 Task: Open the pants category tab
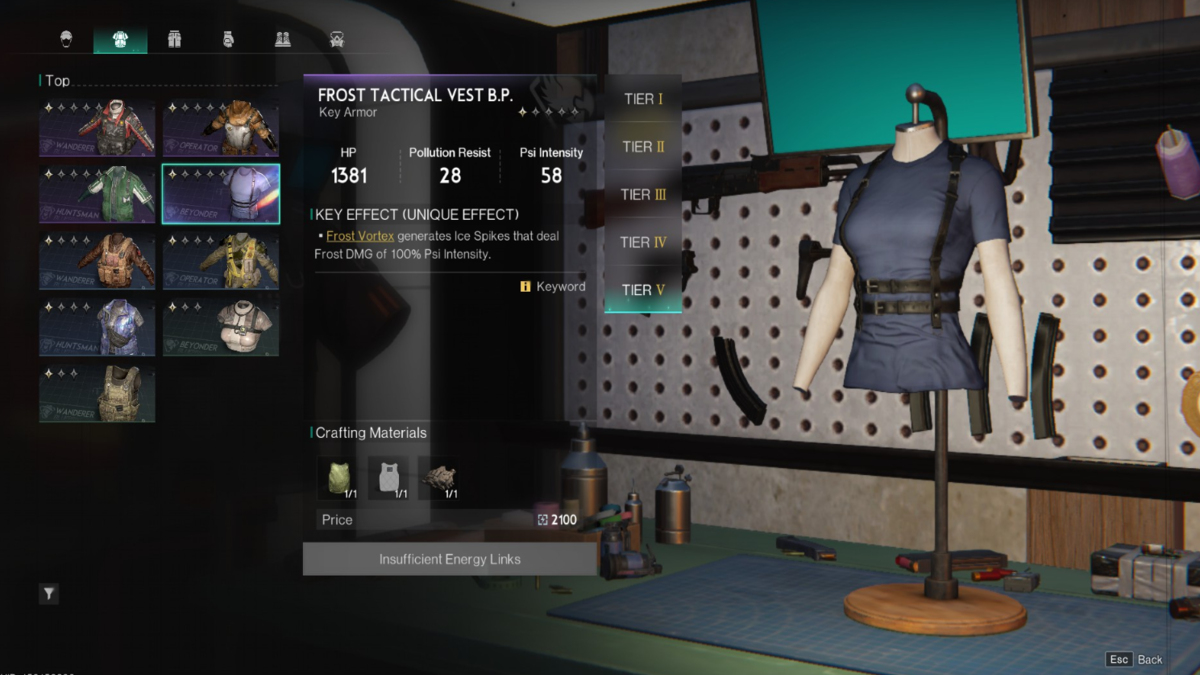point(174,39)
